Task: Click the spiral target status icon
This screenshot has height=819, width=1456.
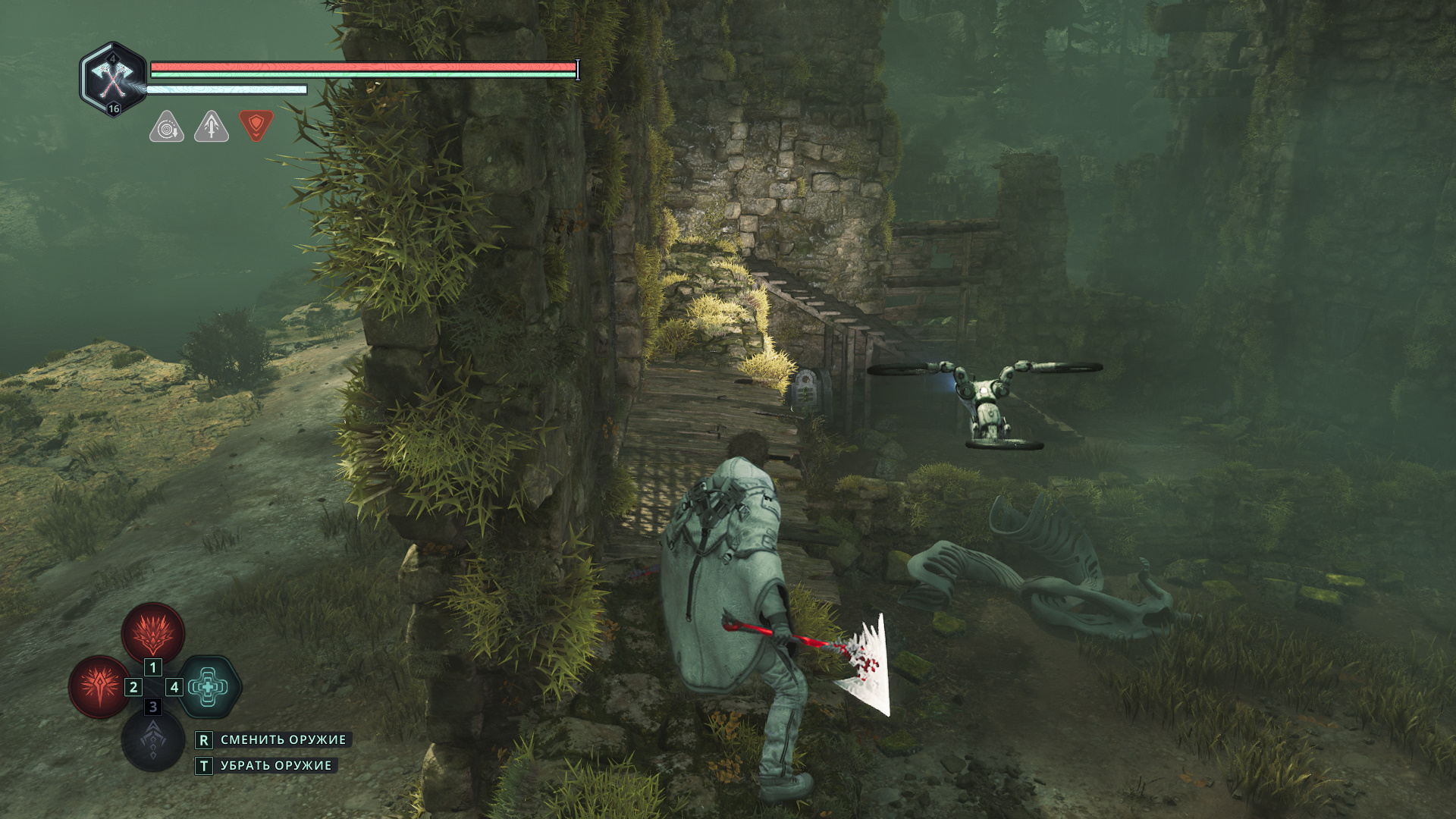Action: click(x=166, y=127)
